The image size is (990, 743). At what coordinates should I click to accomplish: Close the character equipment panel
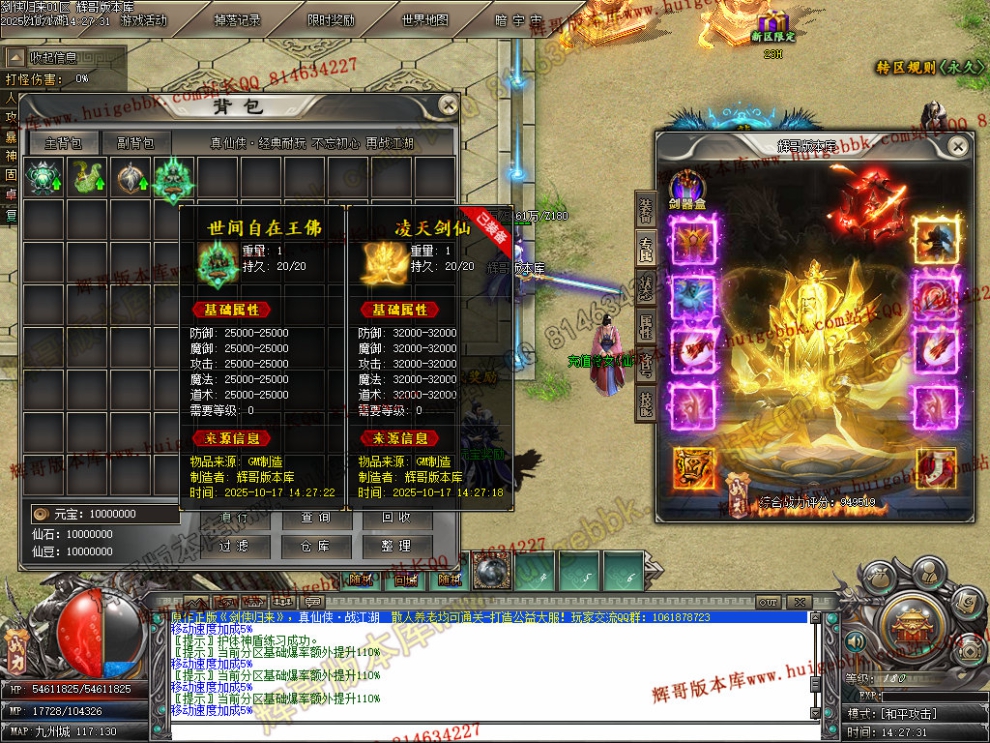click(x=958, y=147)
